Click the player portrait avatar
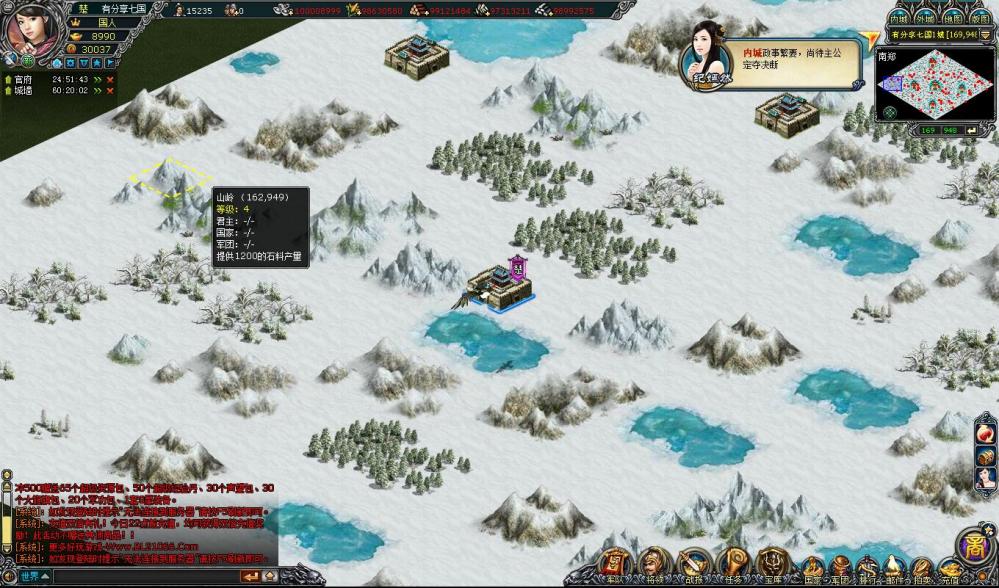The image size is (999, 588). click(32, 32)
